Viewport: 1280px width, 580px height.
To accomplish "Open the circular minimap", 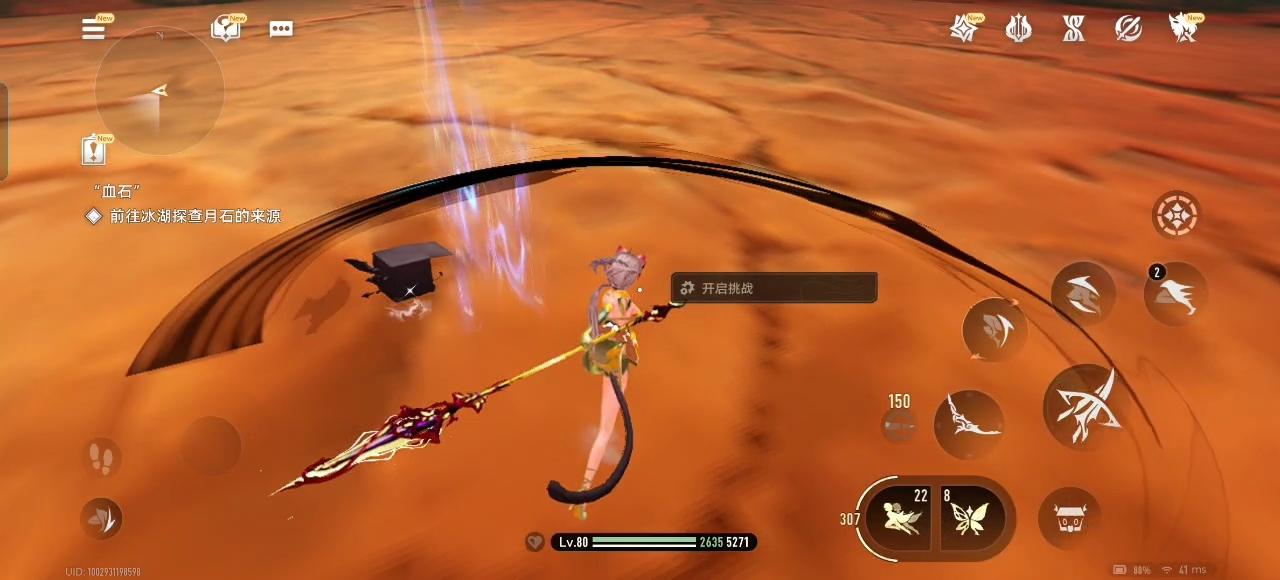I will pyautogui.click(x=159, y=91).
